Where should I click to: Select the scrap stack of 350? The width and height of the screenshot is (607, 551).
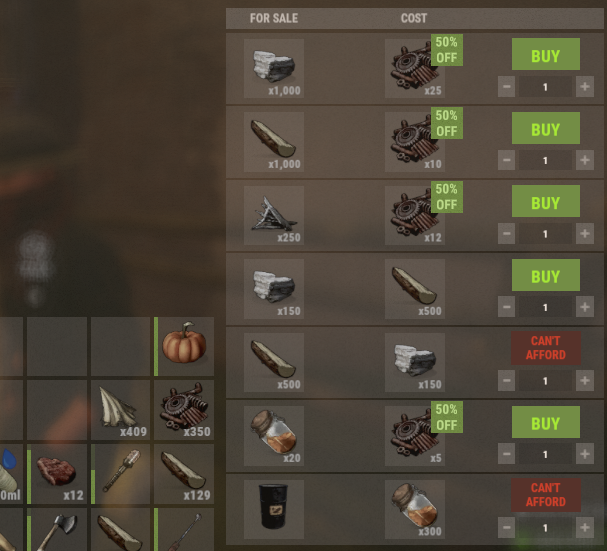[184, 409]
